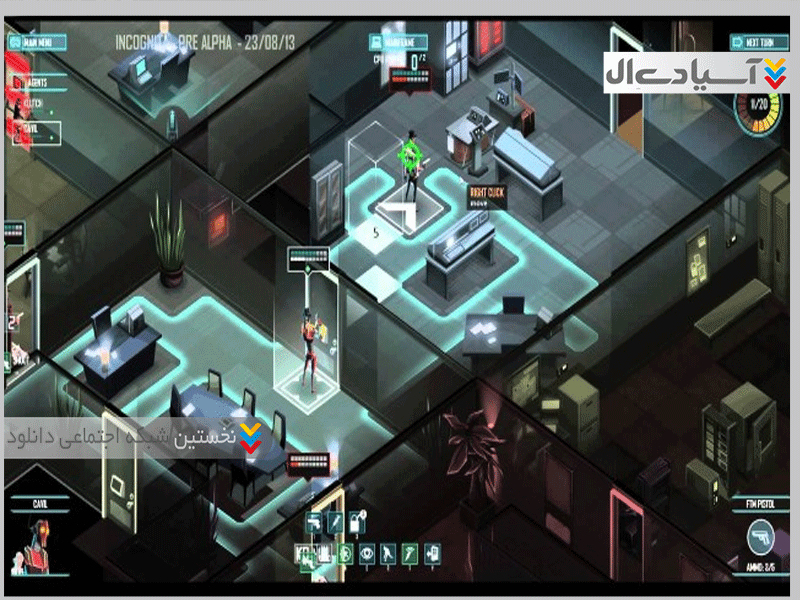800x600 pixels.
Task: Click the green circular ability icon
Action: [347, 552]
